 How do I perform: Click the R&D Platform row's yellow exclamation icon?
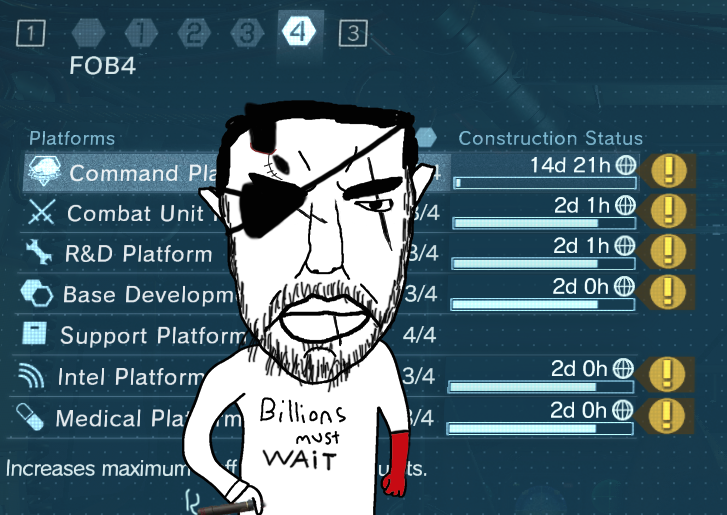coord(666,251)
